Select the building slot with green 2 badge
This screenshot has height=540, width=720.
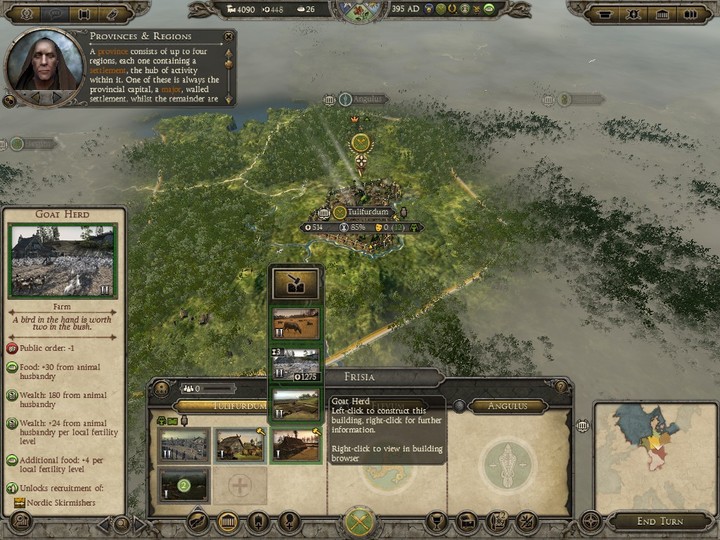click(x=184, y=485)
